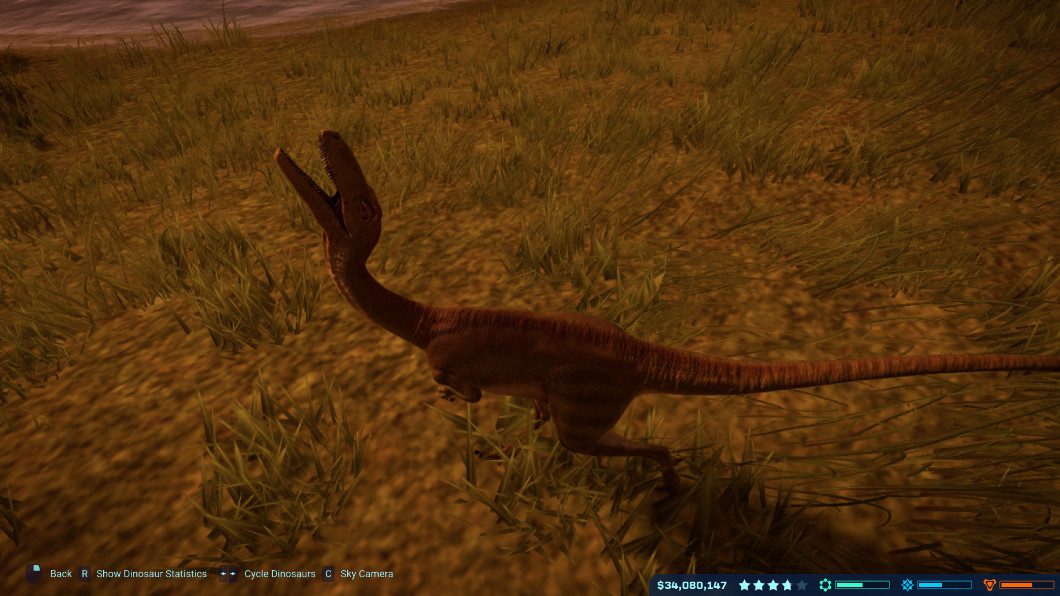Click the Science division gear icon

click(x=825, y=585)
